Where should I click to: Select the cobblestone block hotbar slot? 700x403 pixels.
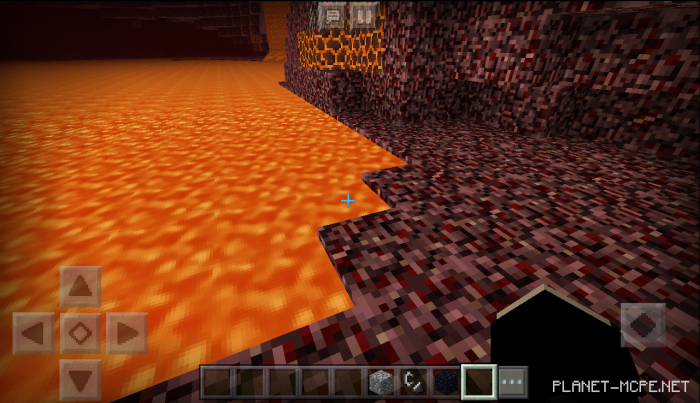pyautogui.click(x=382, y=382)
